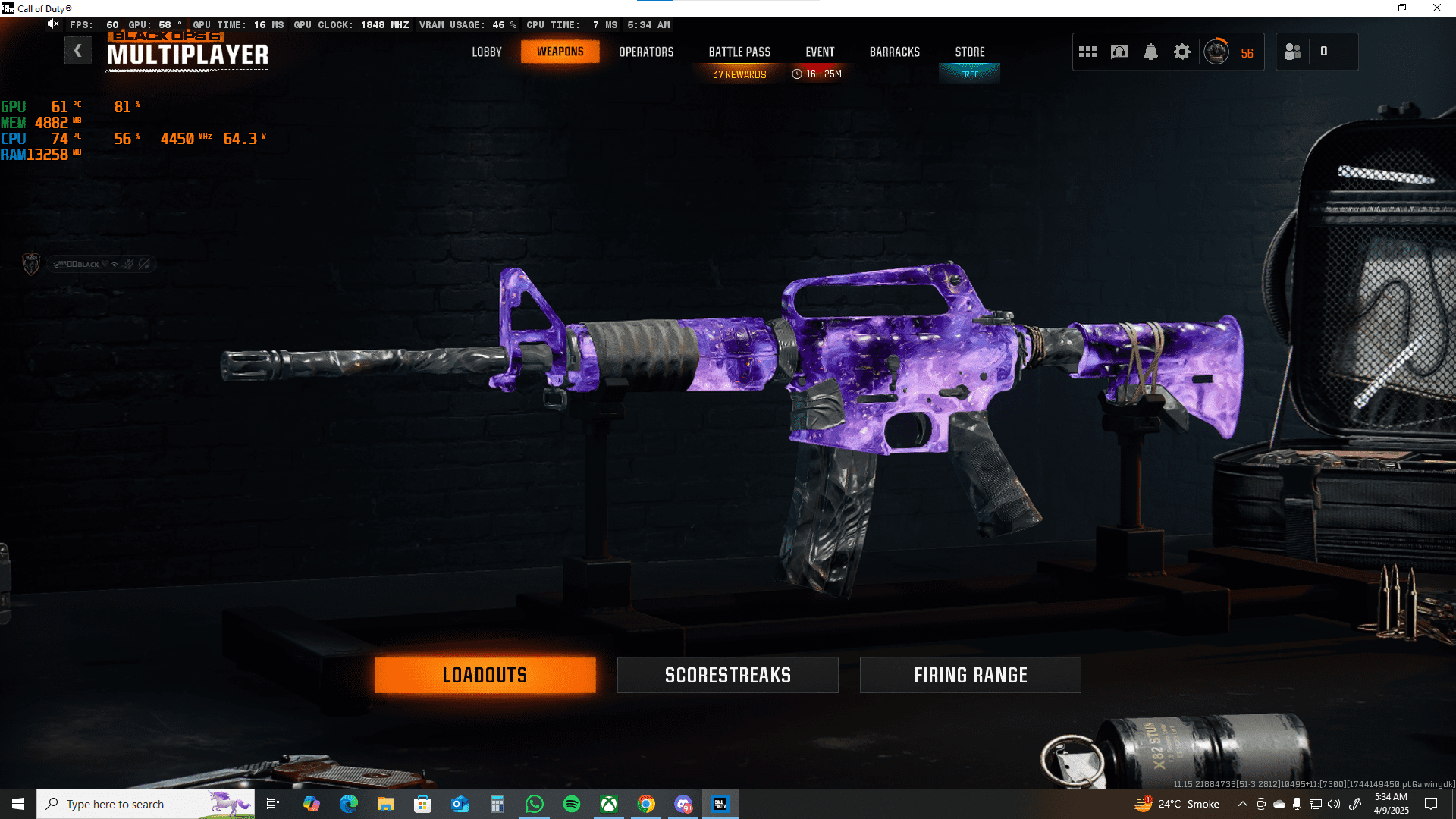
Task: Open notifications via the bell icon
Action: [1150, 52]
